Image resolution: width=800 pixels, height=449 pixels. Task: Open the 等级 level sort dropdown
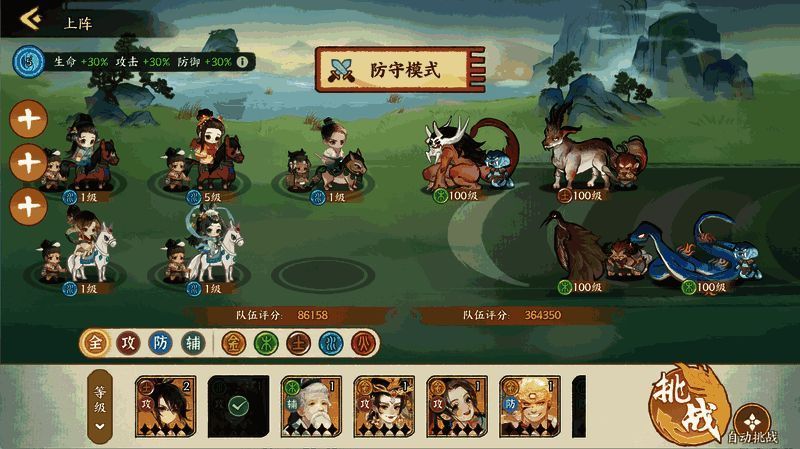(100, 407)
